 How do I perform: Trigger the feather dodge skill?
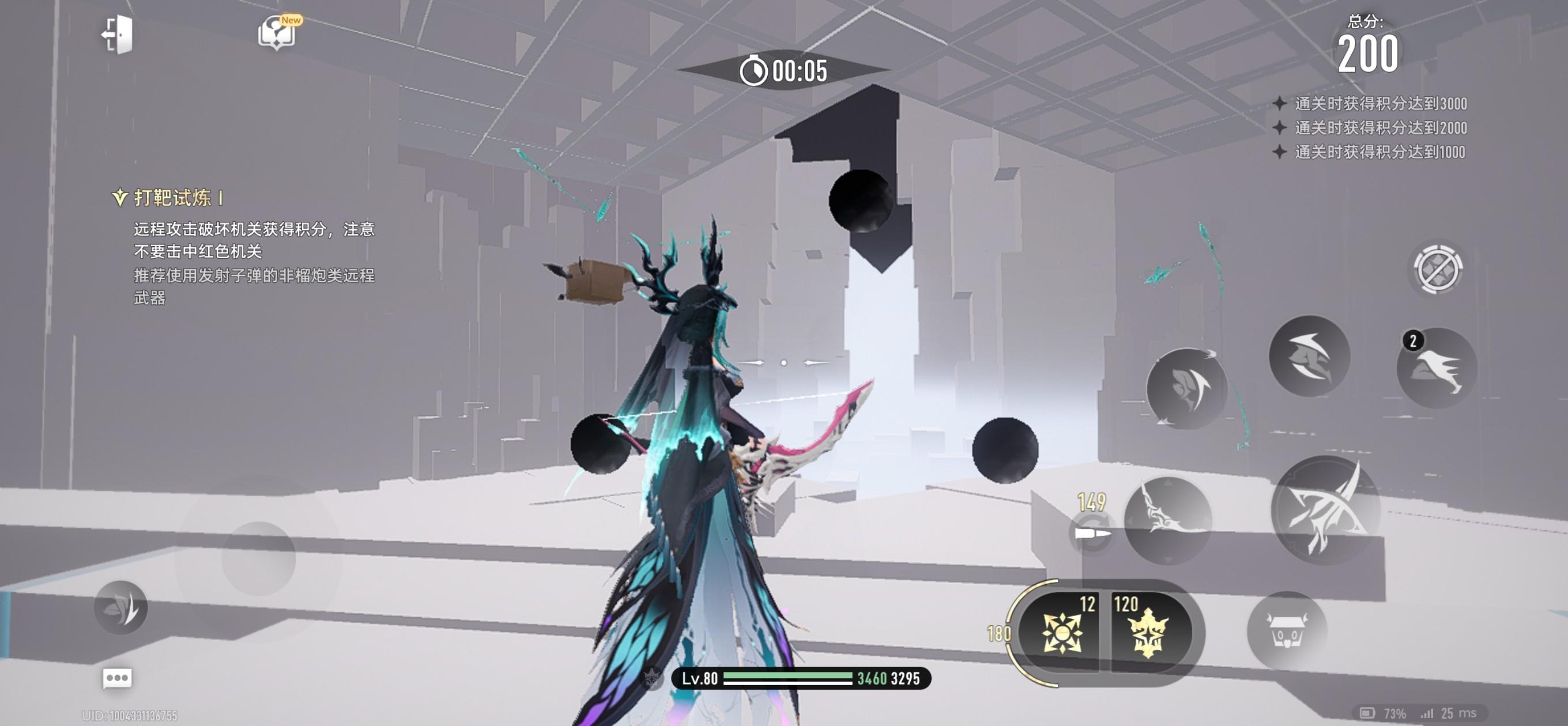(x=1186, y=388)
